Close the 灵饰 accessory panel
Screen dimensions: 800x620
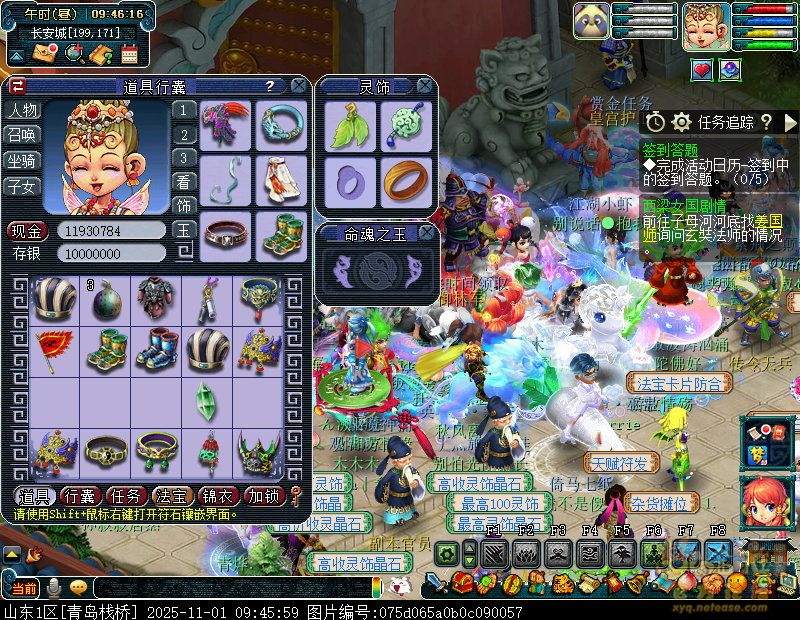425,87
